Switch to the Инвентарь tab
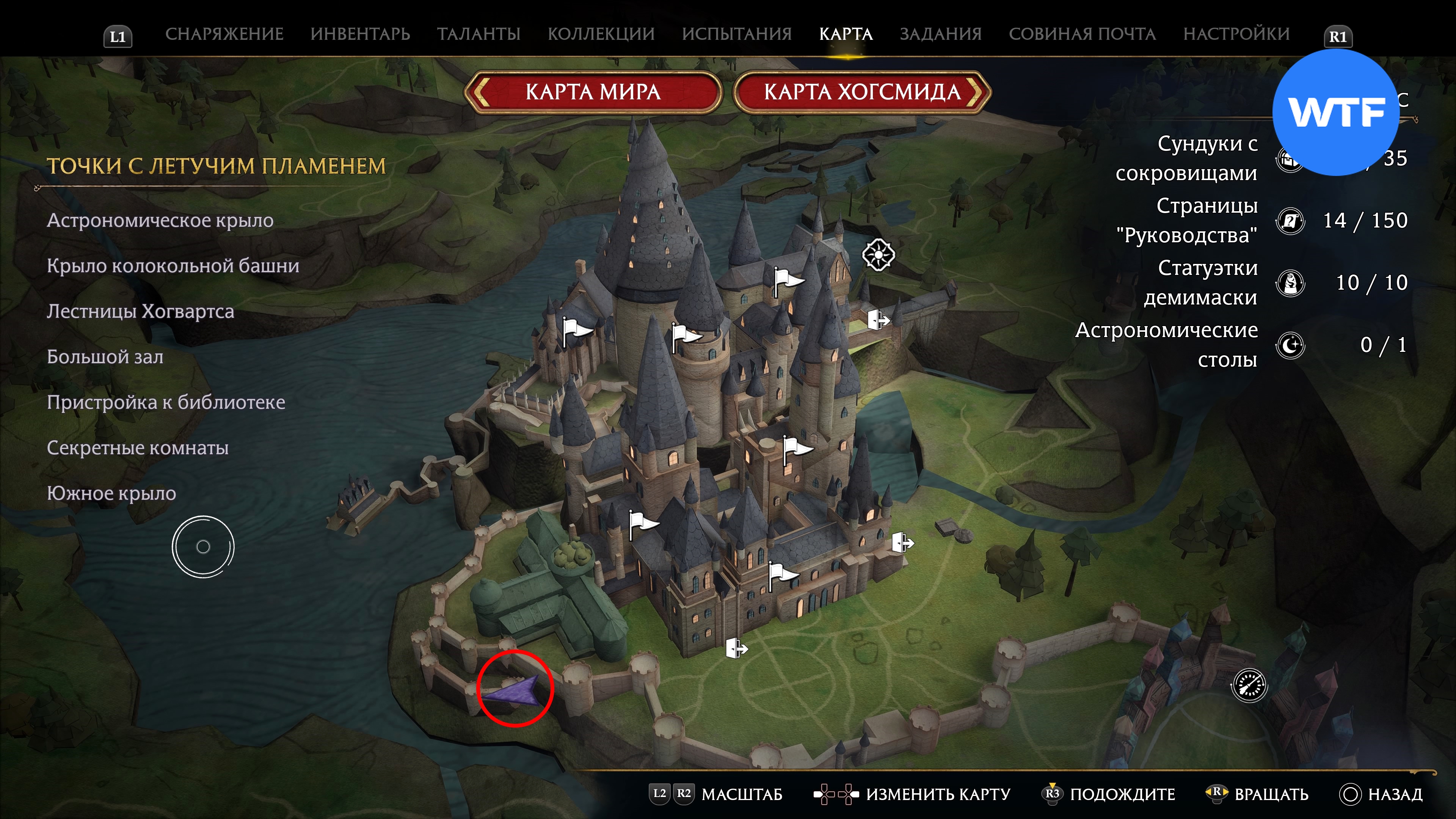 point(360,34)
